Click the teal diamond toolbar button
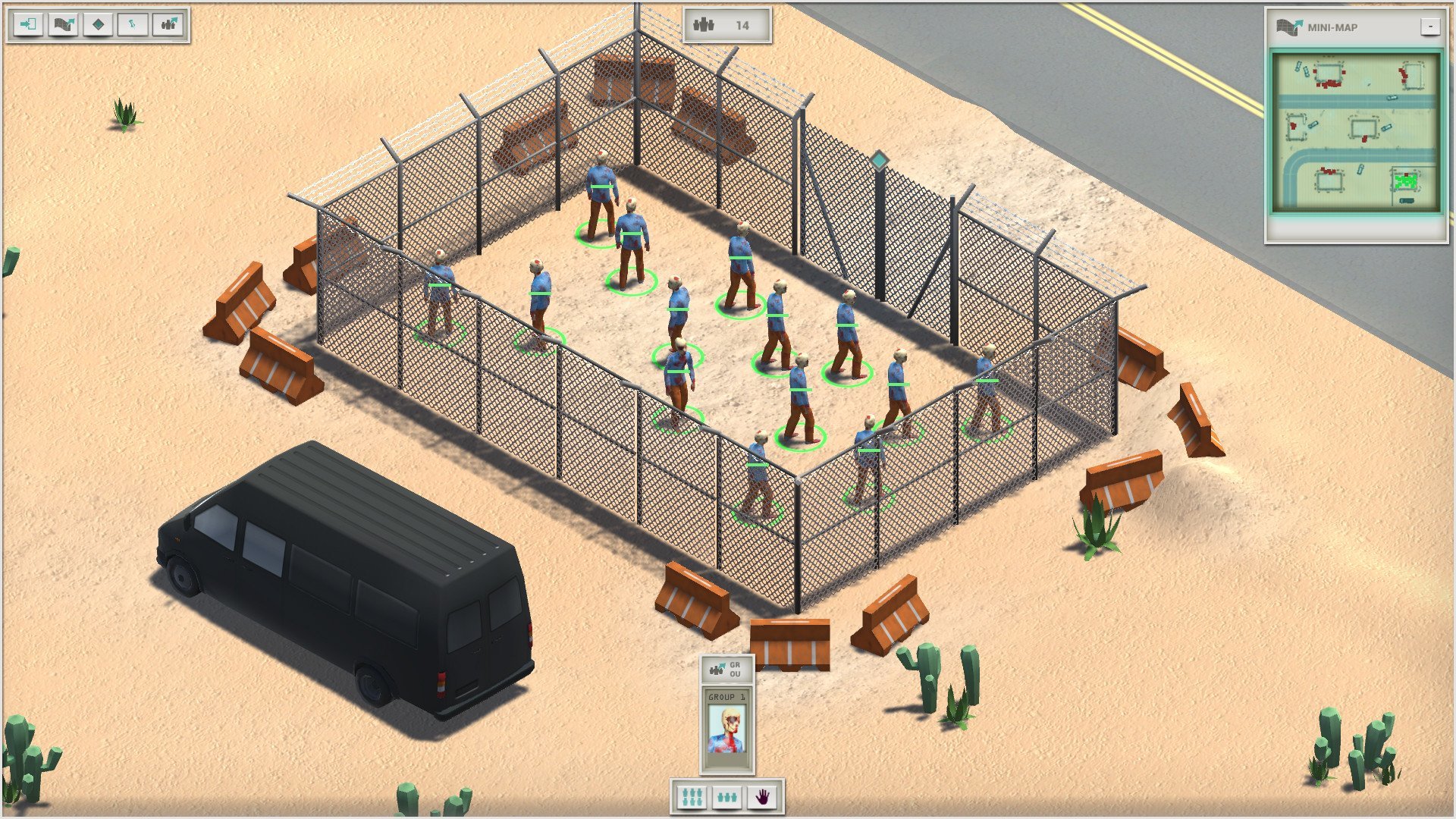The height and width of the screenshot is (819, 1456). tap(98, 24)
